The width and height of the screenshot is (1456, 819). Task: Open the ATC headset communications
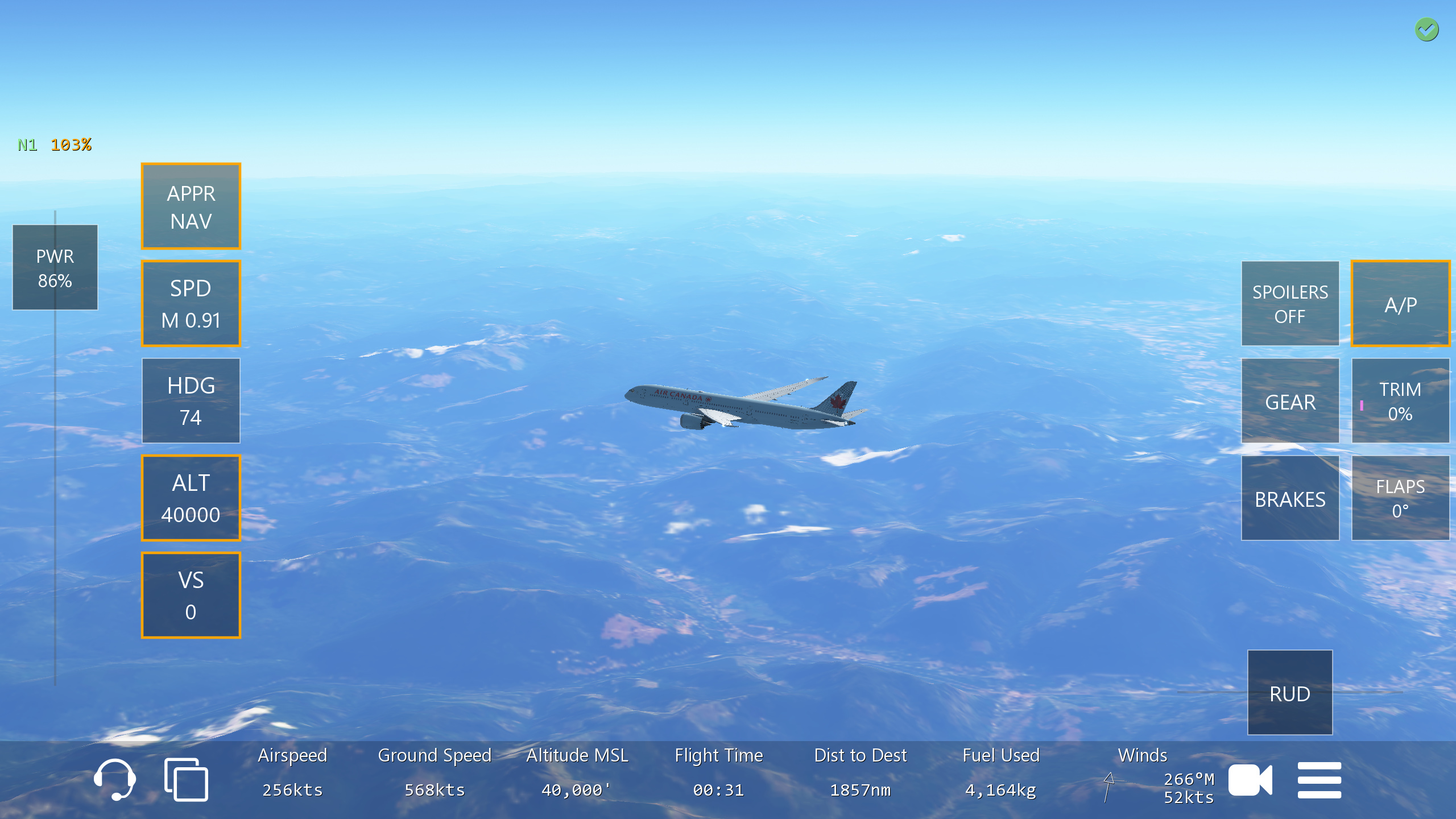[x=115, y=779]
